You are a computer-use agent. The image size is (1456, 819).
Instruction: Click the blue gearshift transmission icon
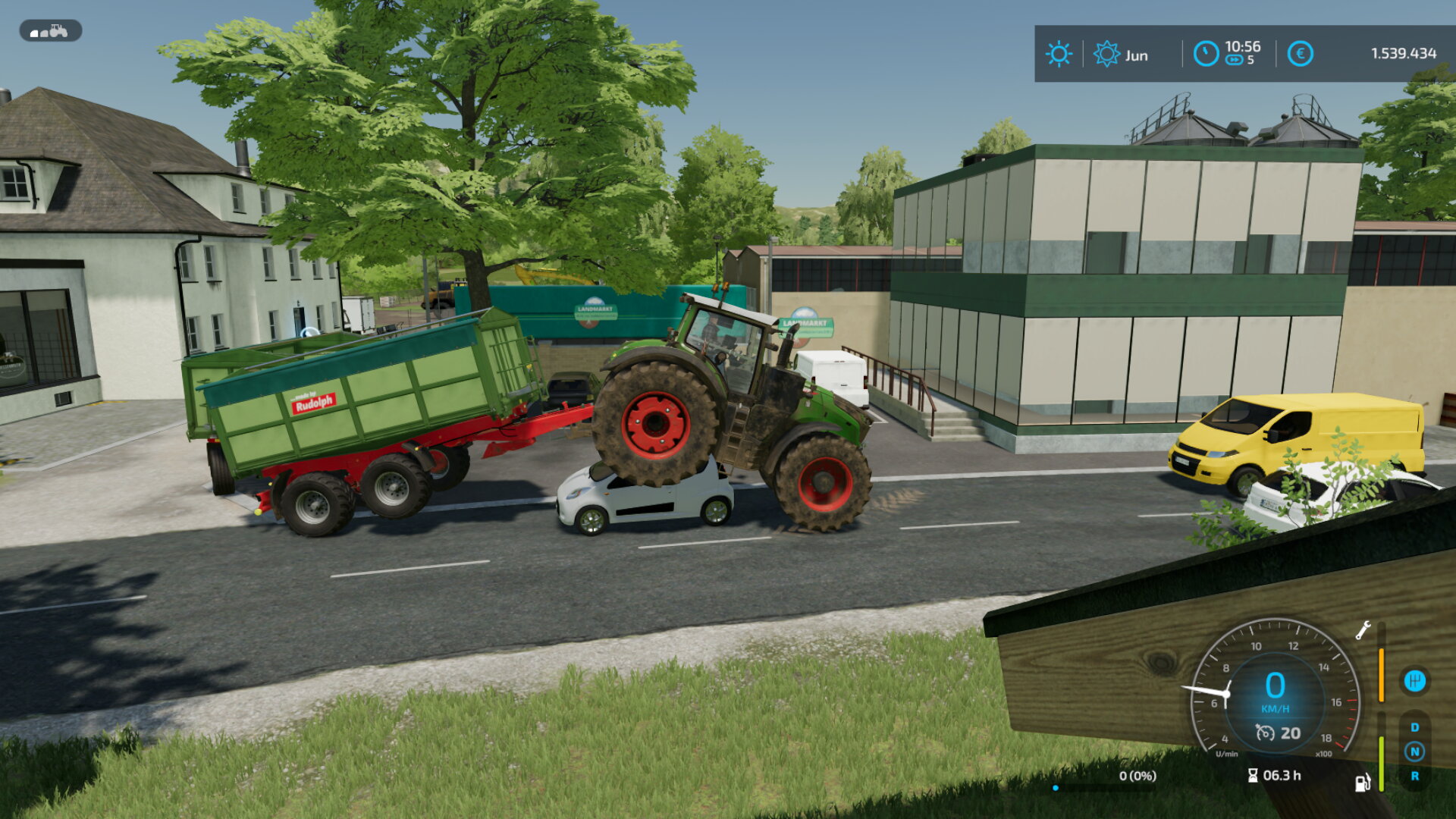pyautogui.click(x=1414, y=680)
